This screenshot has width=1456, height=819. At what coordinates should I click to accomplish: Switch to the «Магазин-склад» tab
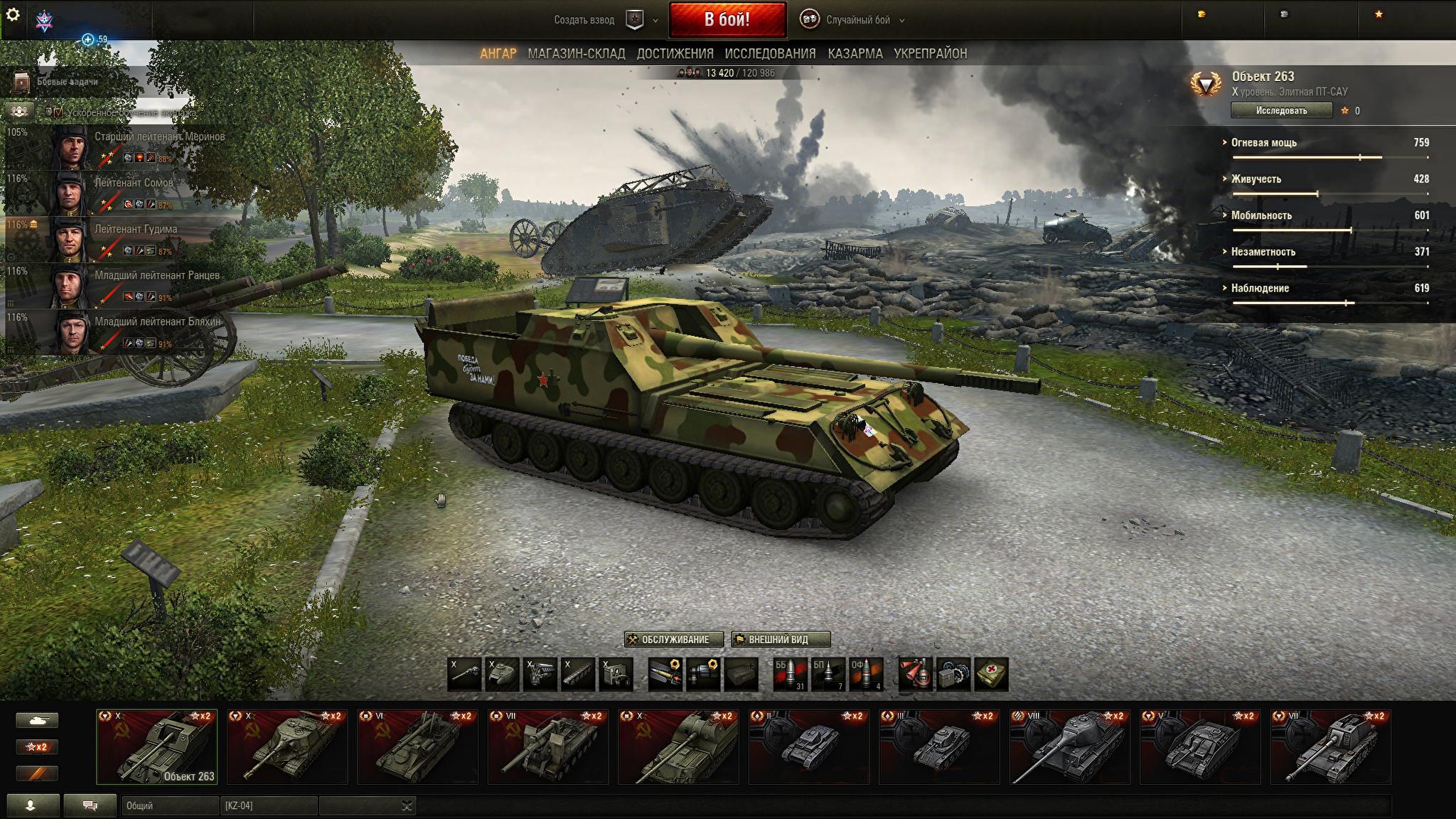click(x=576, y=53)
